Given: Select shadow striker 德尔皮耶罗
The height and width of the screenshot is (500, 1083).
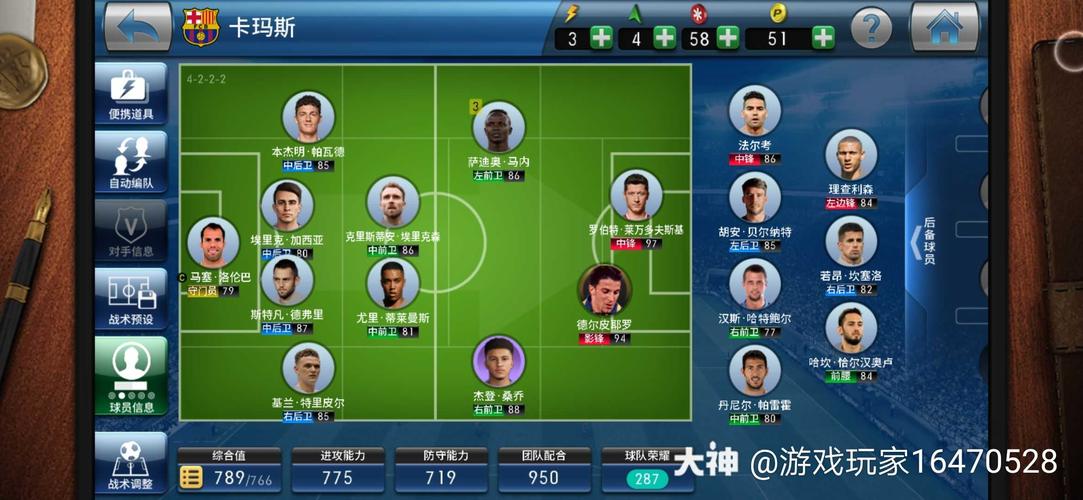Looking at the screenshot, I should pyautogui.click(x=604, y=291).
